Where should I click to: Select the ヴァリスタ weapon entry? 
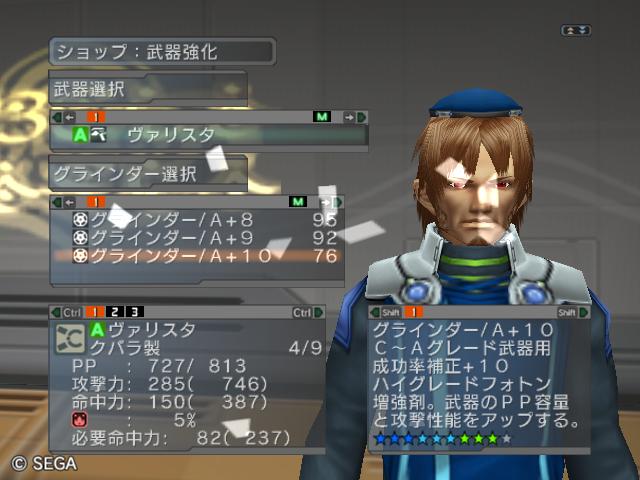pos(170,134)
